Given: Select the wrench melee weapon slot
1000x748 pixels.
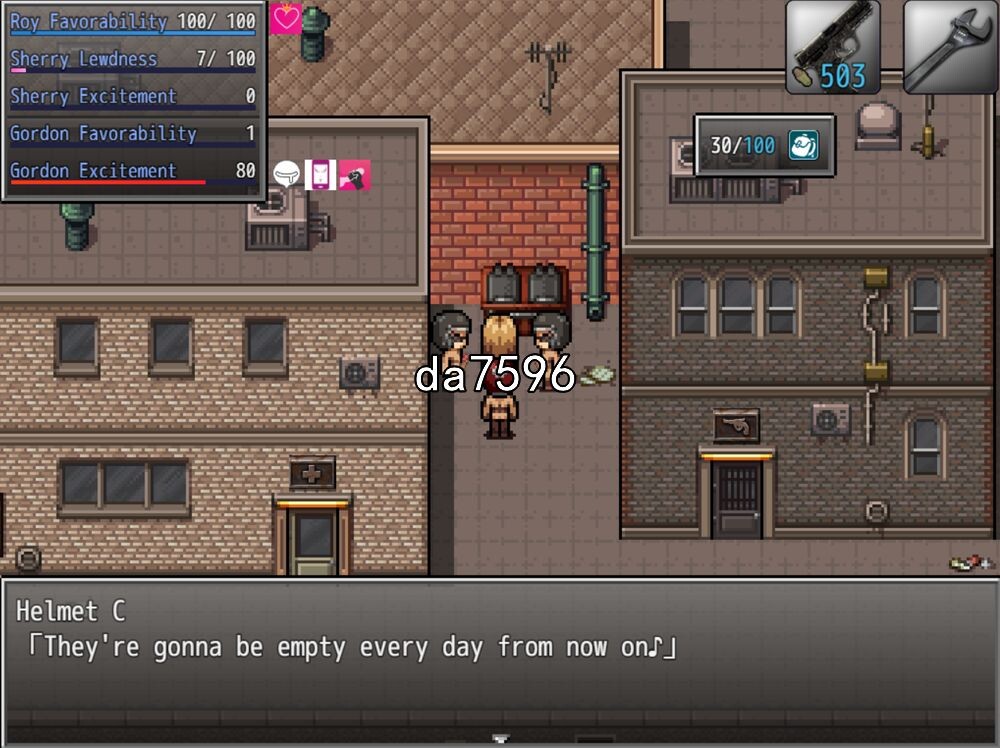Looking at the screenshot, I should tap(950, 47).
